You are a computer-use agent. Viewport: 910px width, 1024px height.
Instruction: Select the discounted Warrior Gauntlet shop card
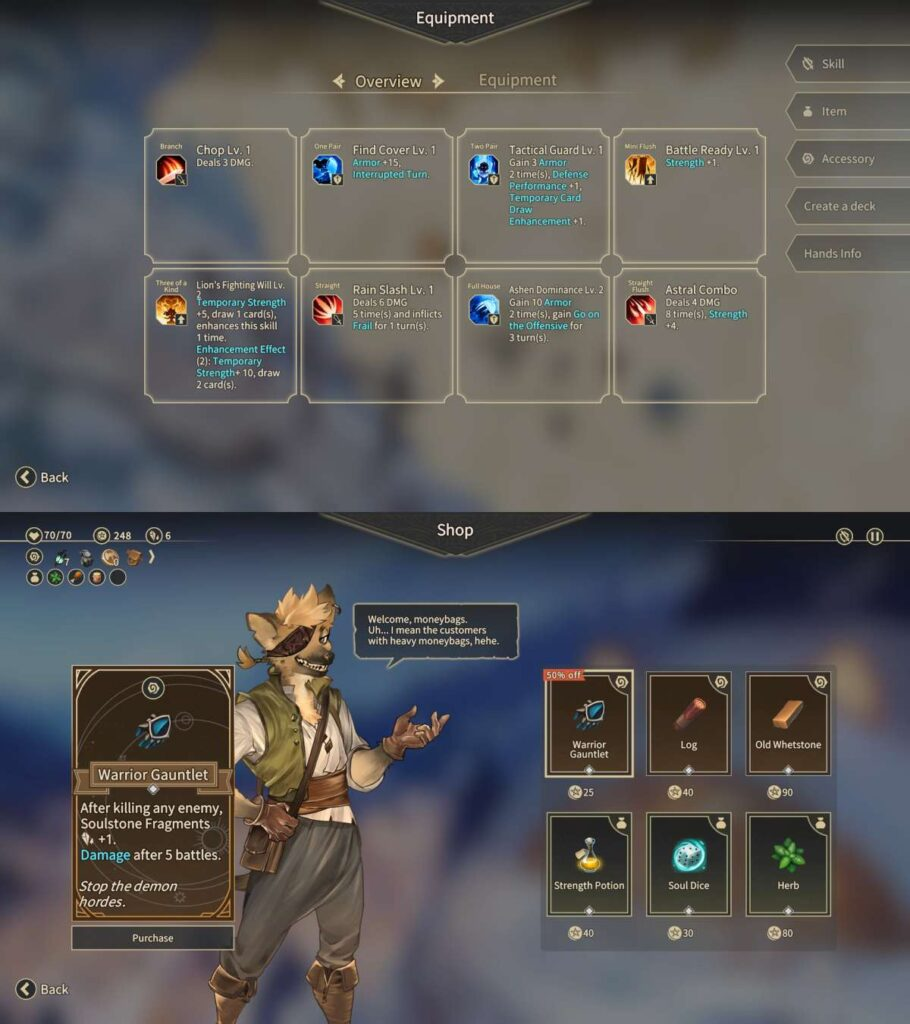point(589,723)
